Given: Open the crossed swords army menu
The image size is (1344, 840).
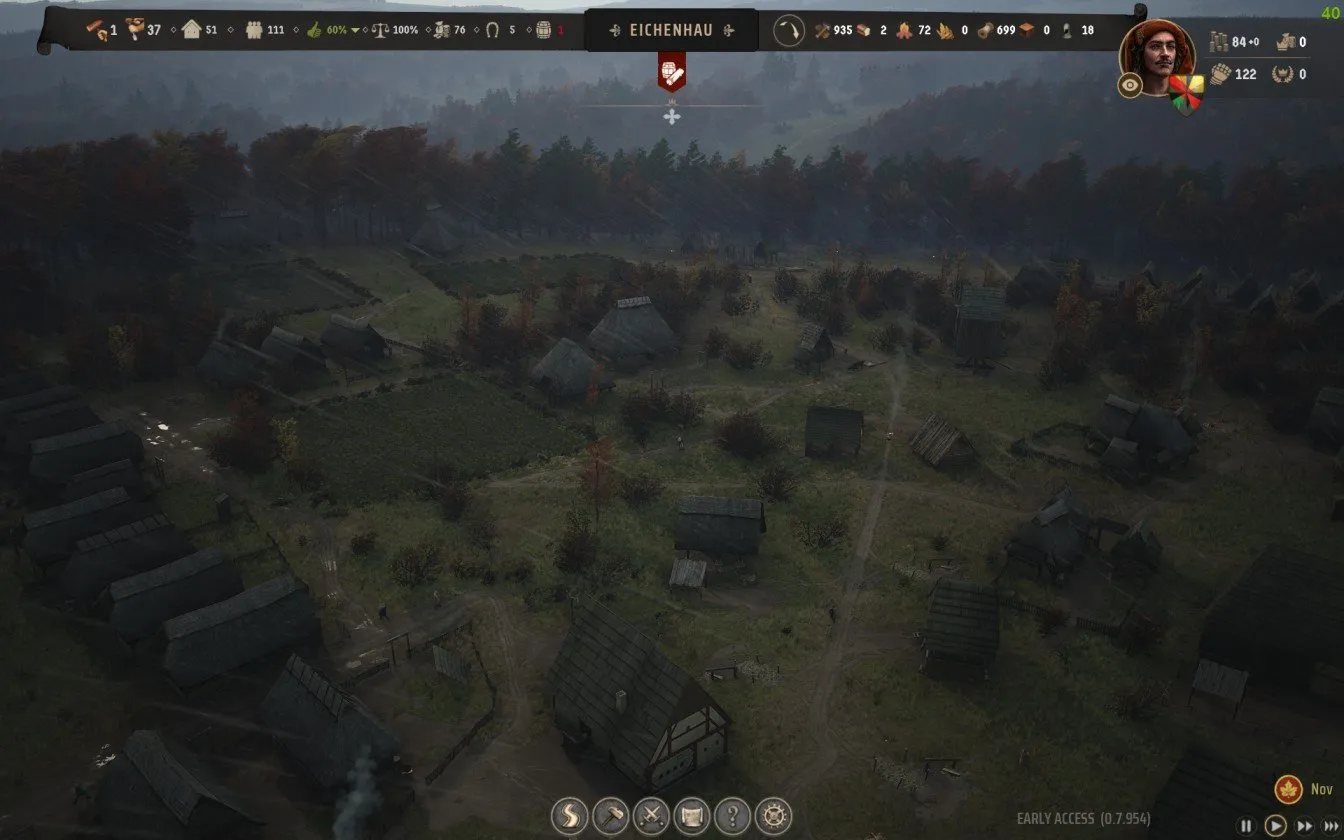Looking at the screenshot, I should click(651, 817).
